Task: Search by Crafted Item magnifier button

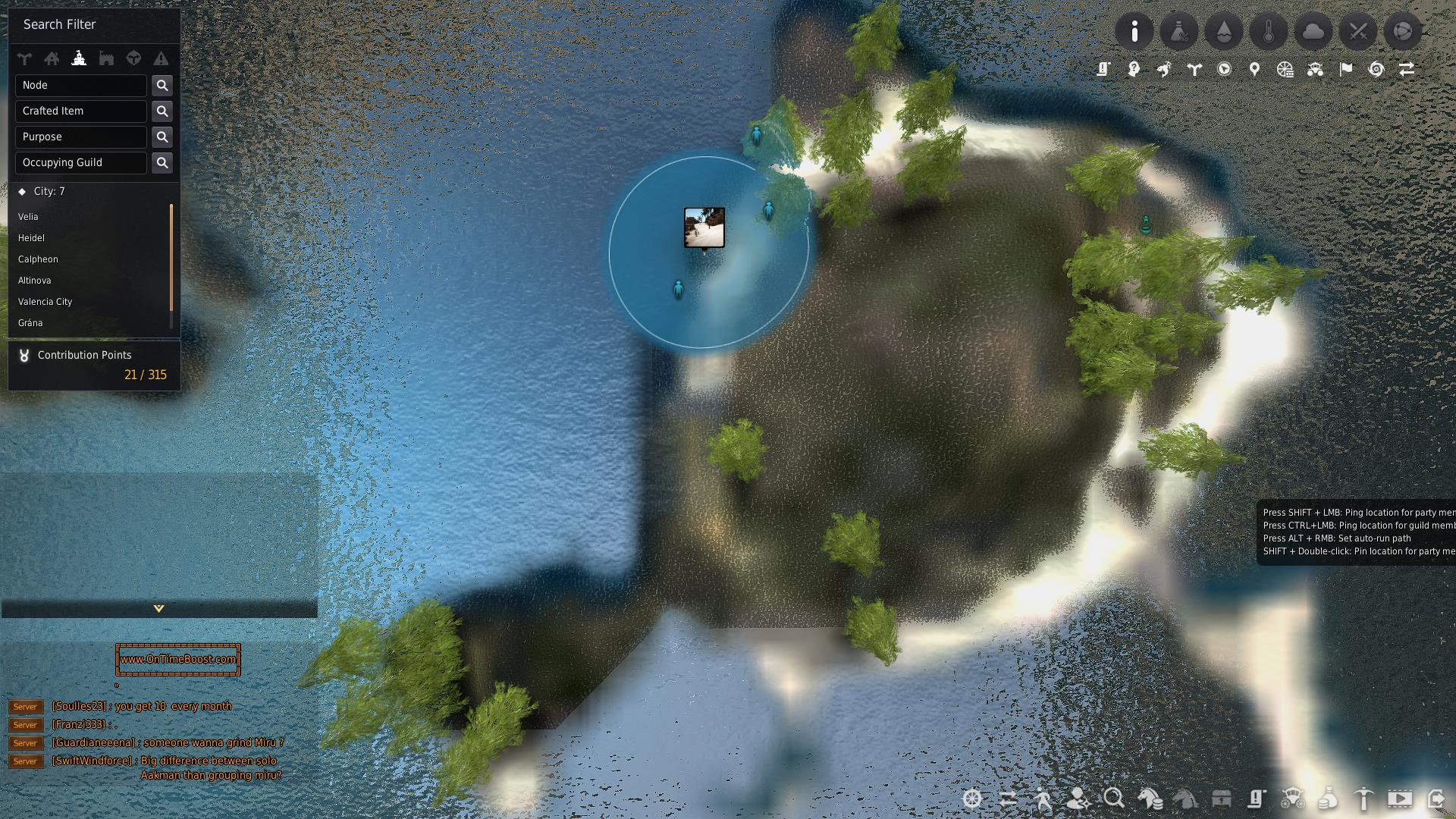Action: [162, 111]
